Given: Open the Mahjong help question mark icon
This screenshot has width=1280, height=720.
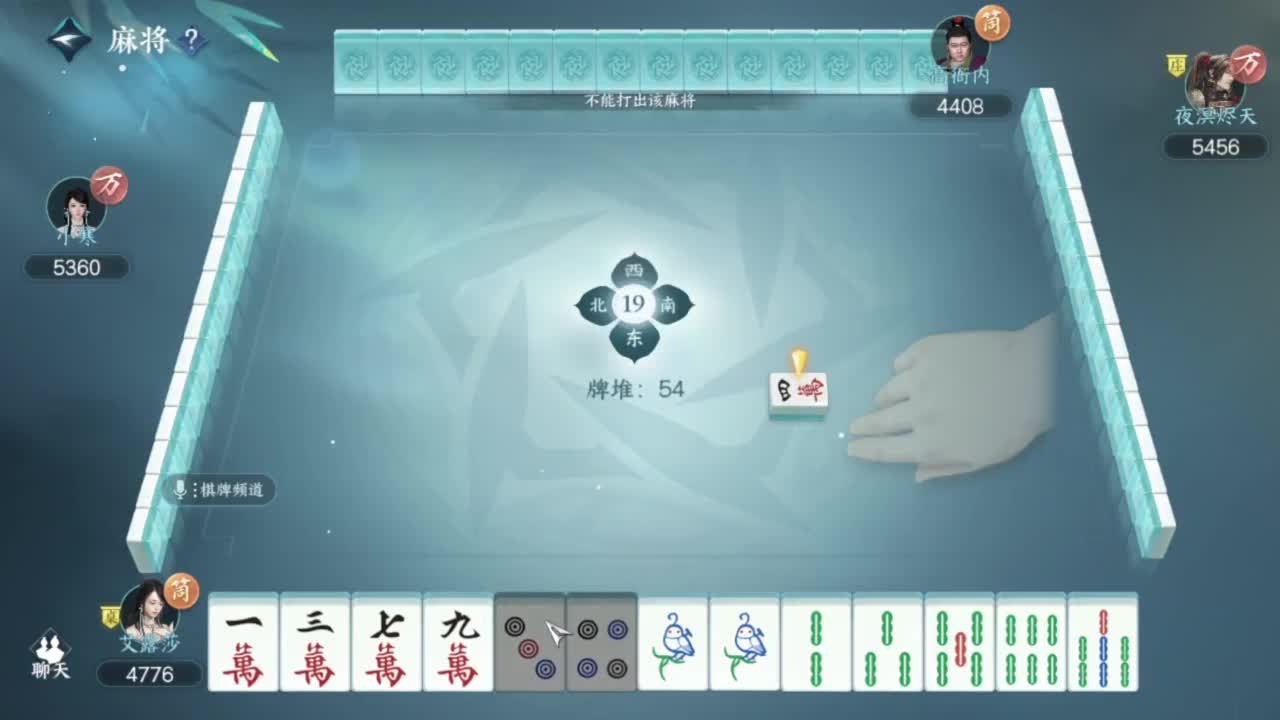Looking at the screenshot, I should (x=190, y=40).
